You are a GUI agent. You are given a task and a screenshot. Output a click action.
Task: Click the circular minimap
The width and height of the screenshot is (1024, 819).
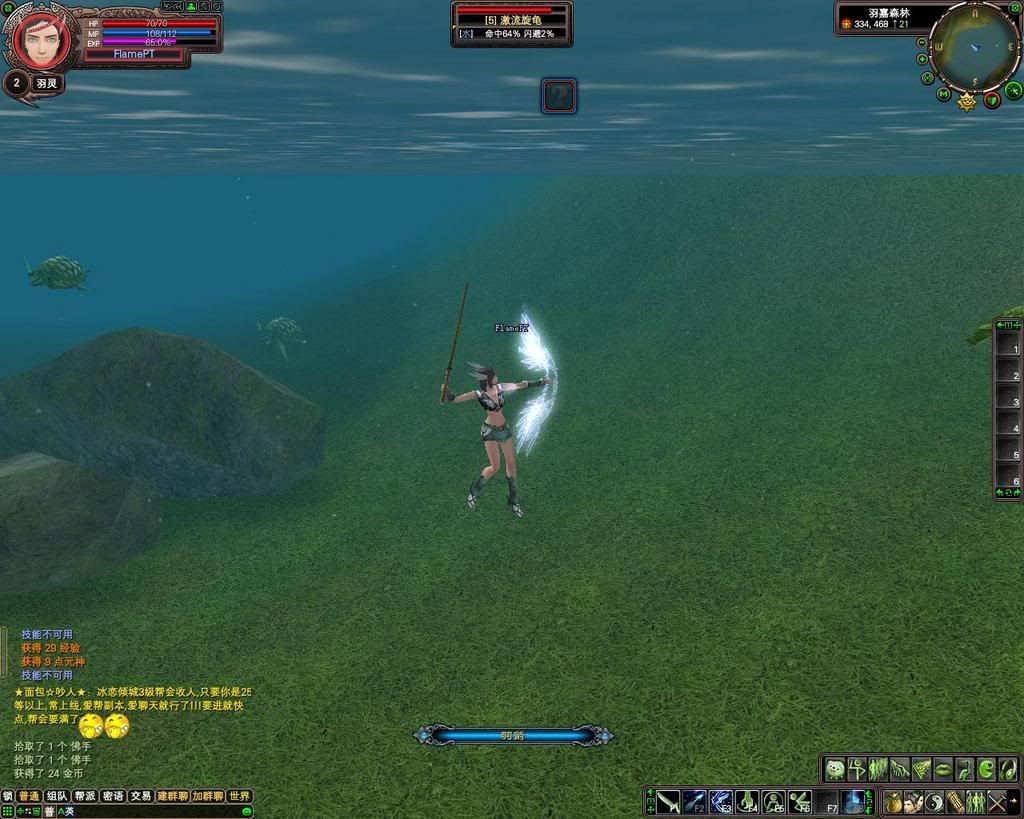pos(973,46)
